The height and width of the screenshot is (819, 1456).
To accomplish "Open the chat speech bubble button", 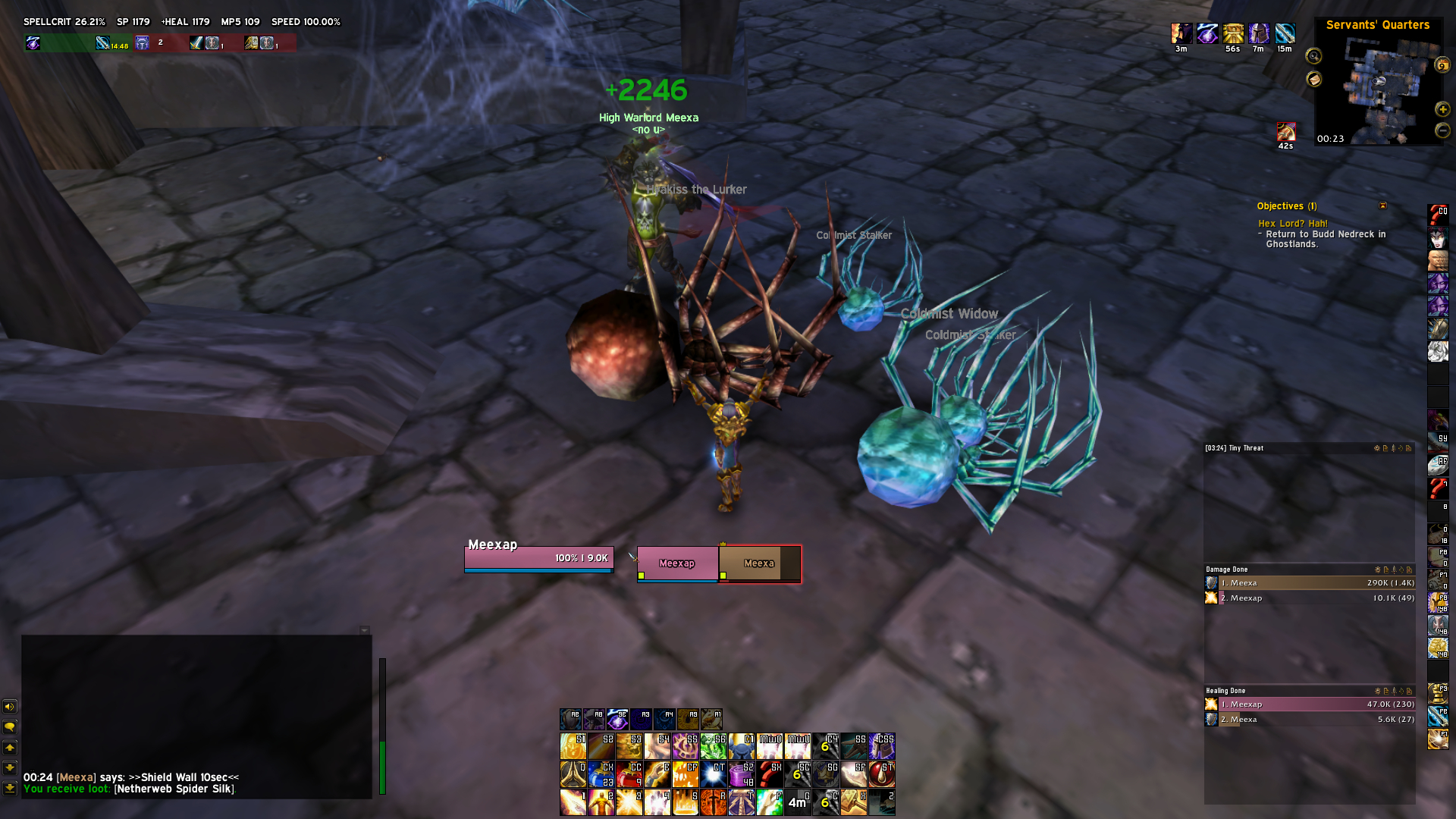I will click(x=10, y=727).
